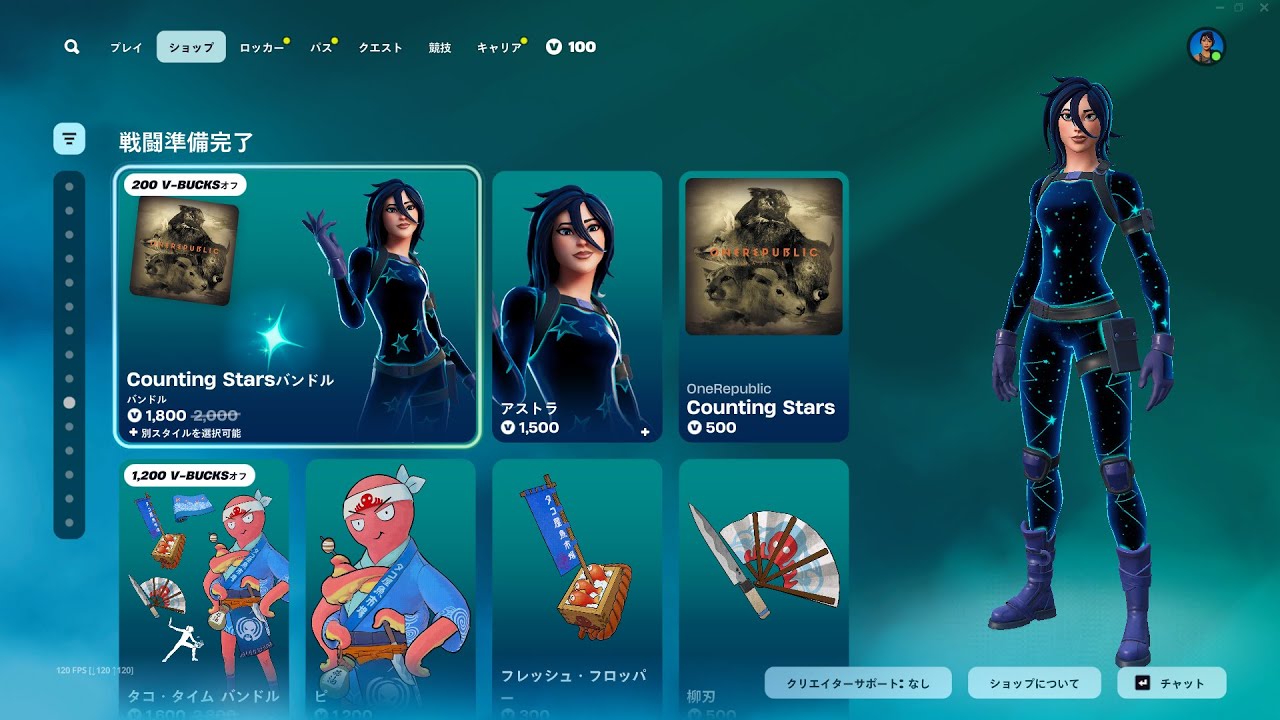
Task: Switch to the プレイ tab
Action: click(x=126, y=47)
